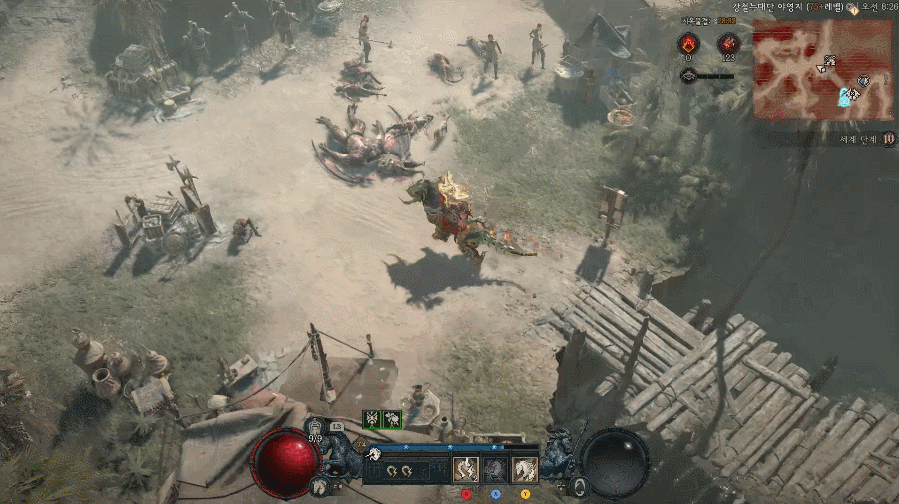Use the white horse head skill
Viewport: 899px width, 504px height.
(x=525, y=470)
